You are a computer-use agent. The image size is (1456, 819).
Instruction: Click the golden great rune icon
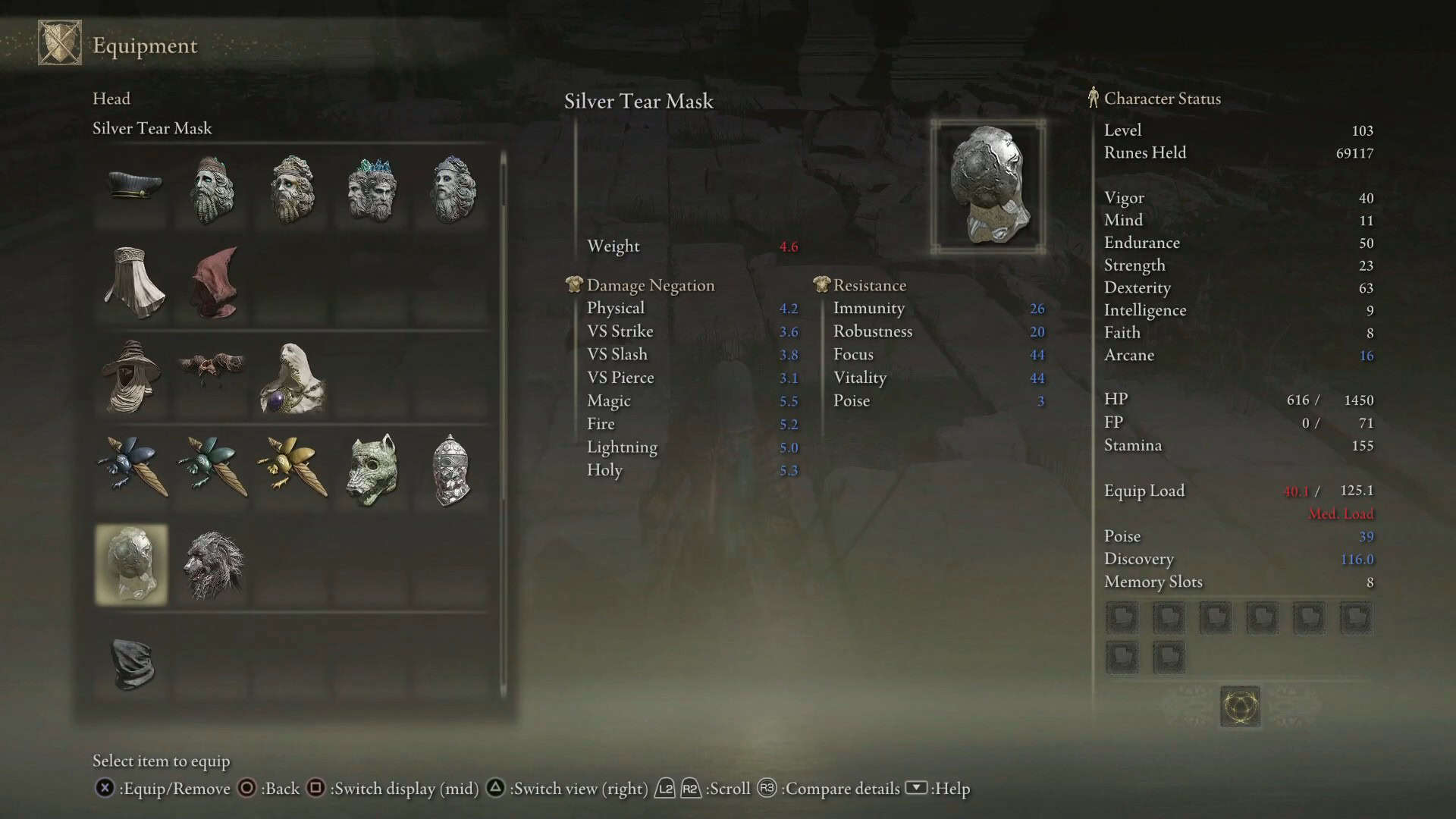[x=1240, y=707]
